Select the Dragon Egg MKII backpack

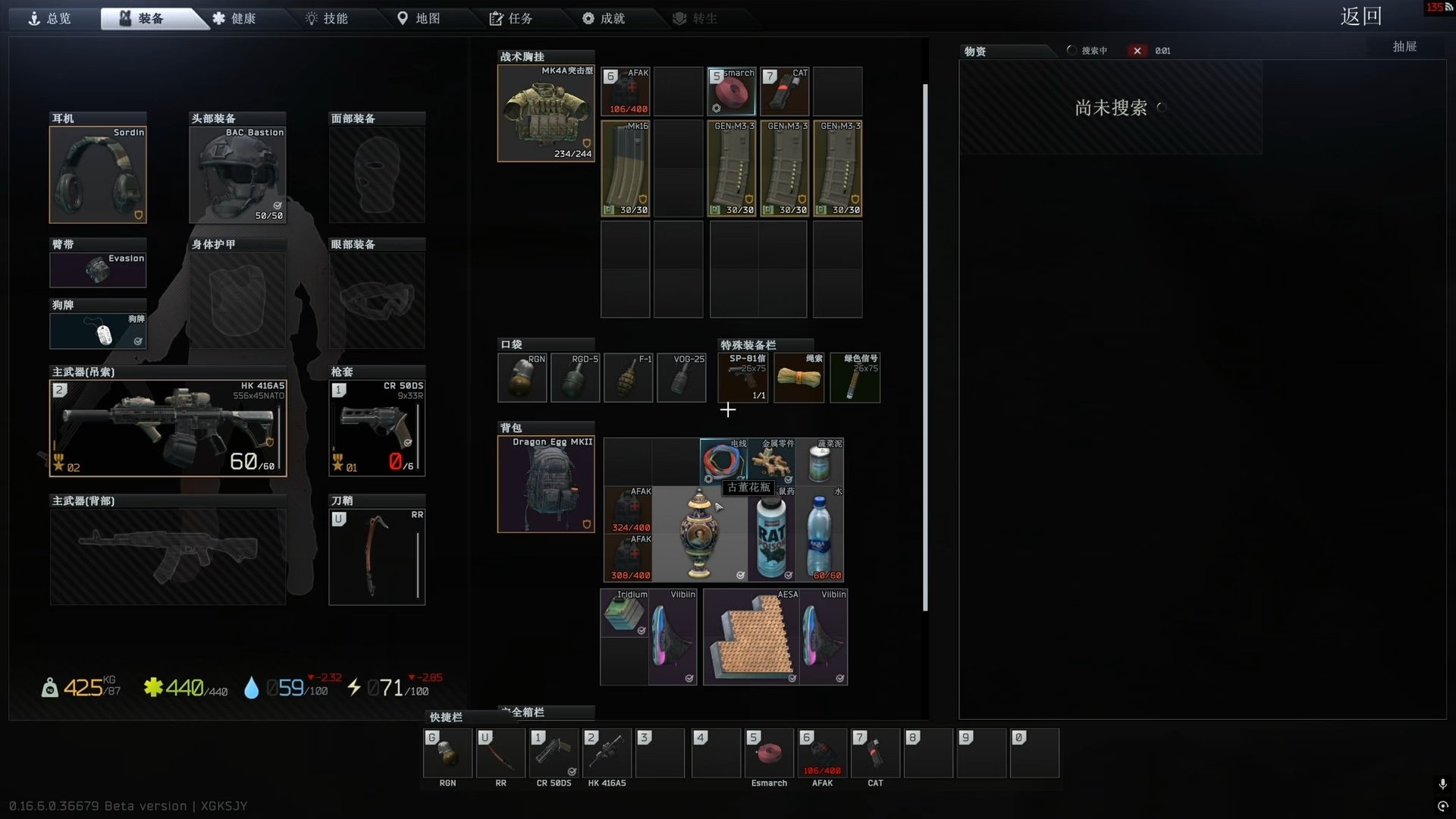545,485
